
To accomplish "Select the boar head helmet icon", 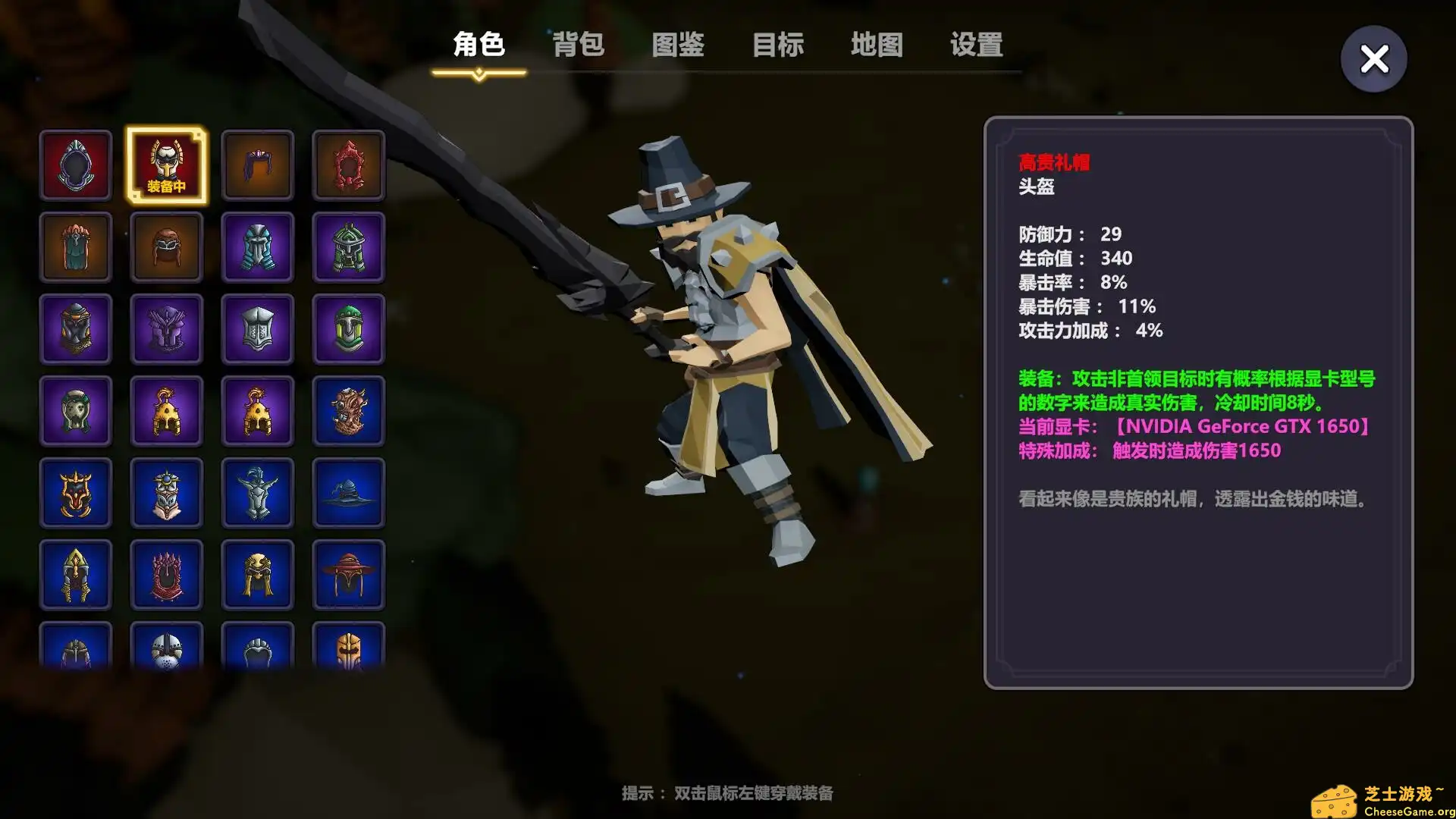I will tap(348, 410).
